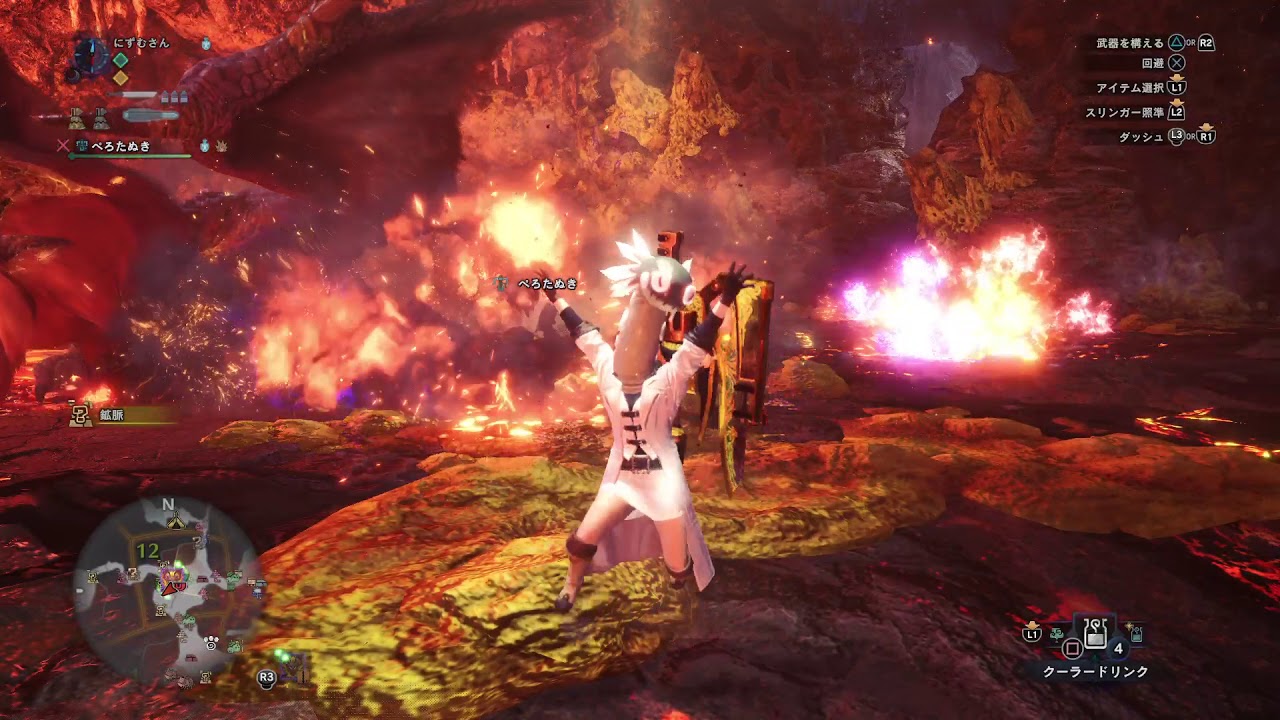Select the クーラードリンク item icon
The width and height of the screenshot is (1280, 720).
(x=1094, y=634)
